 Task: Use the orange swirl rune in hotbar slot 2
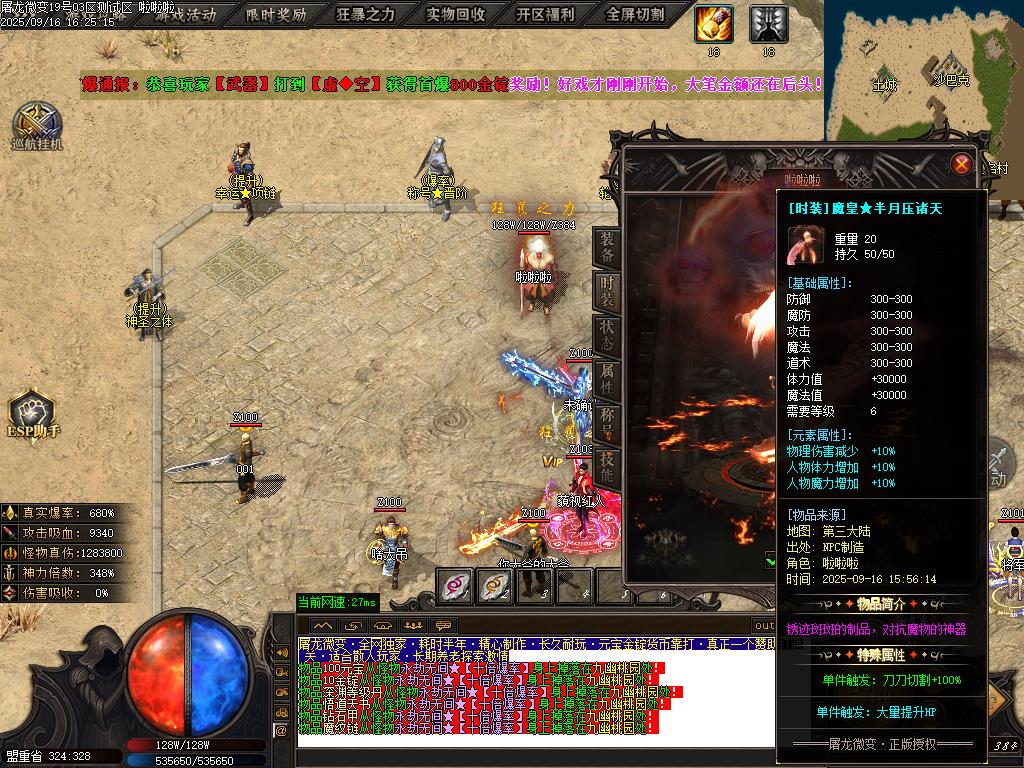(x=494, y=586)
